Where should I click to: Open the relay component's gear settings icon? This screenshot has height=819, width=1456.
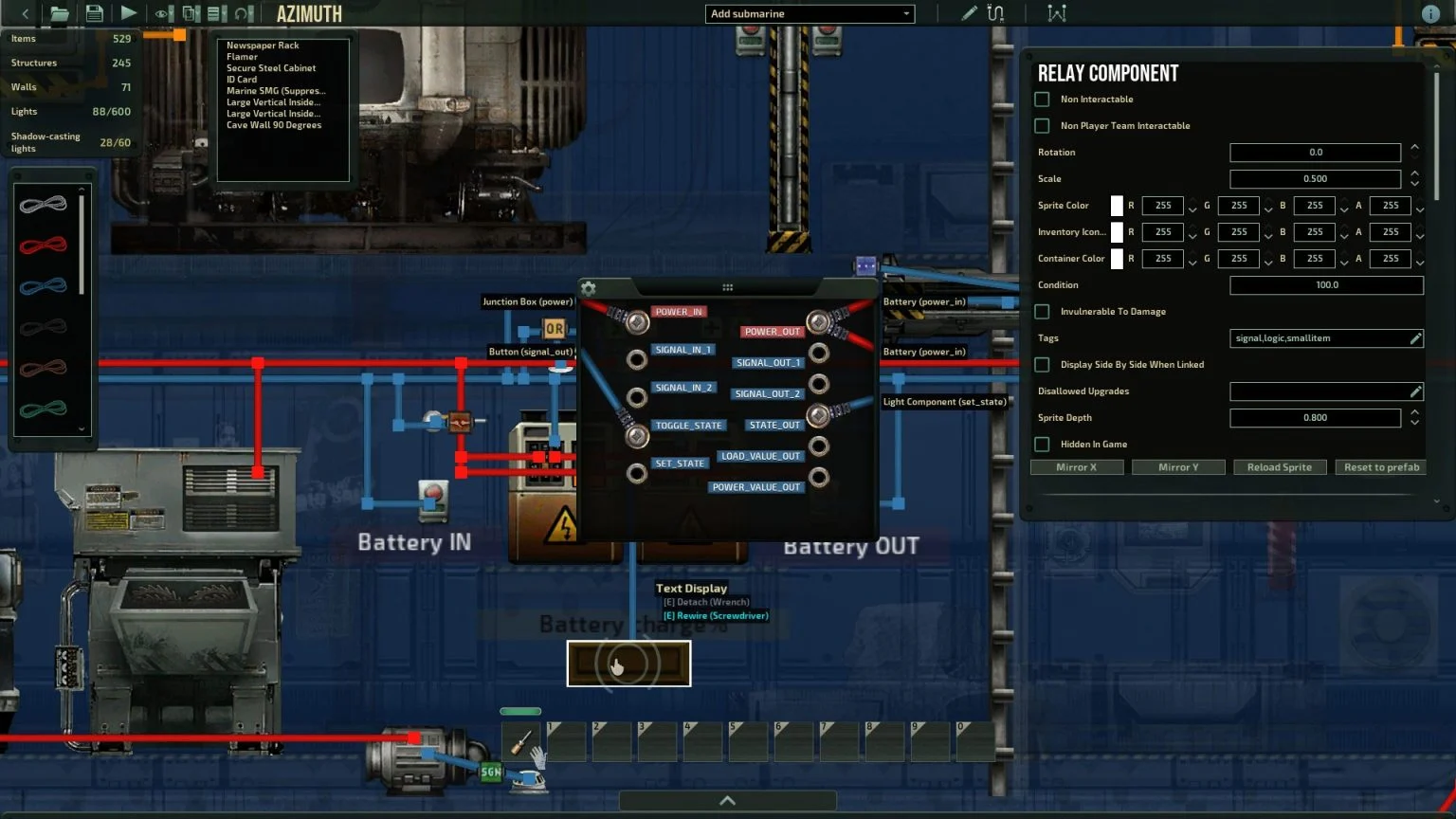pos(590,286)
